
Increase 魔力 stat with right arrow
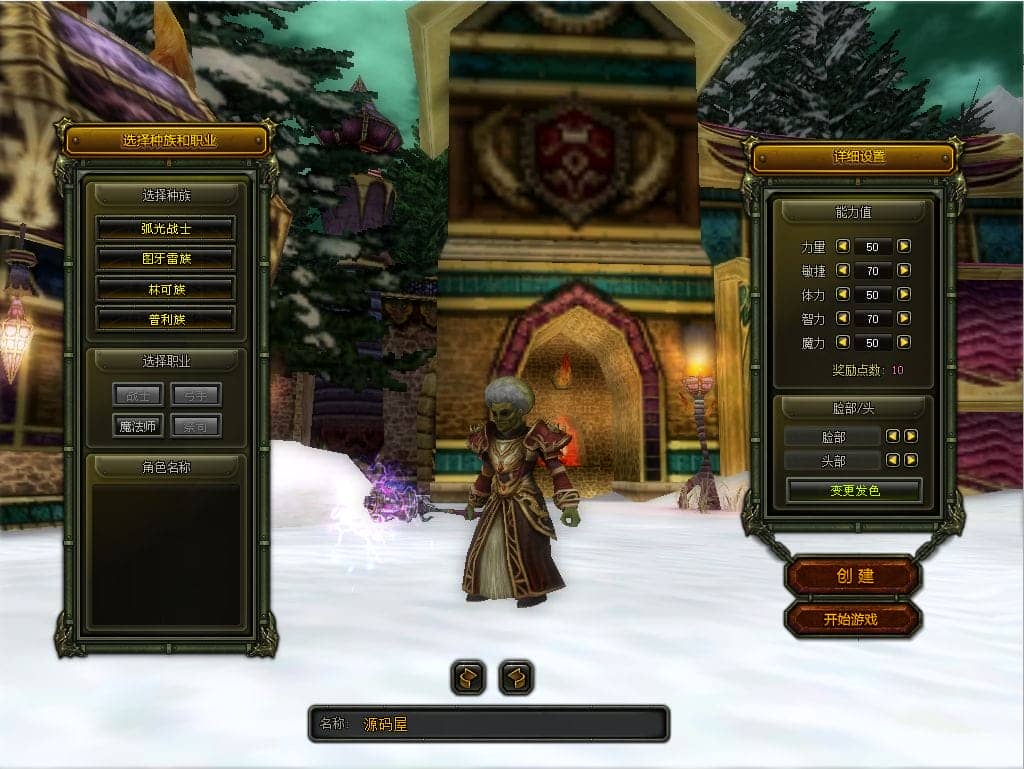(904, 342)
